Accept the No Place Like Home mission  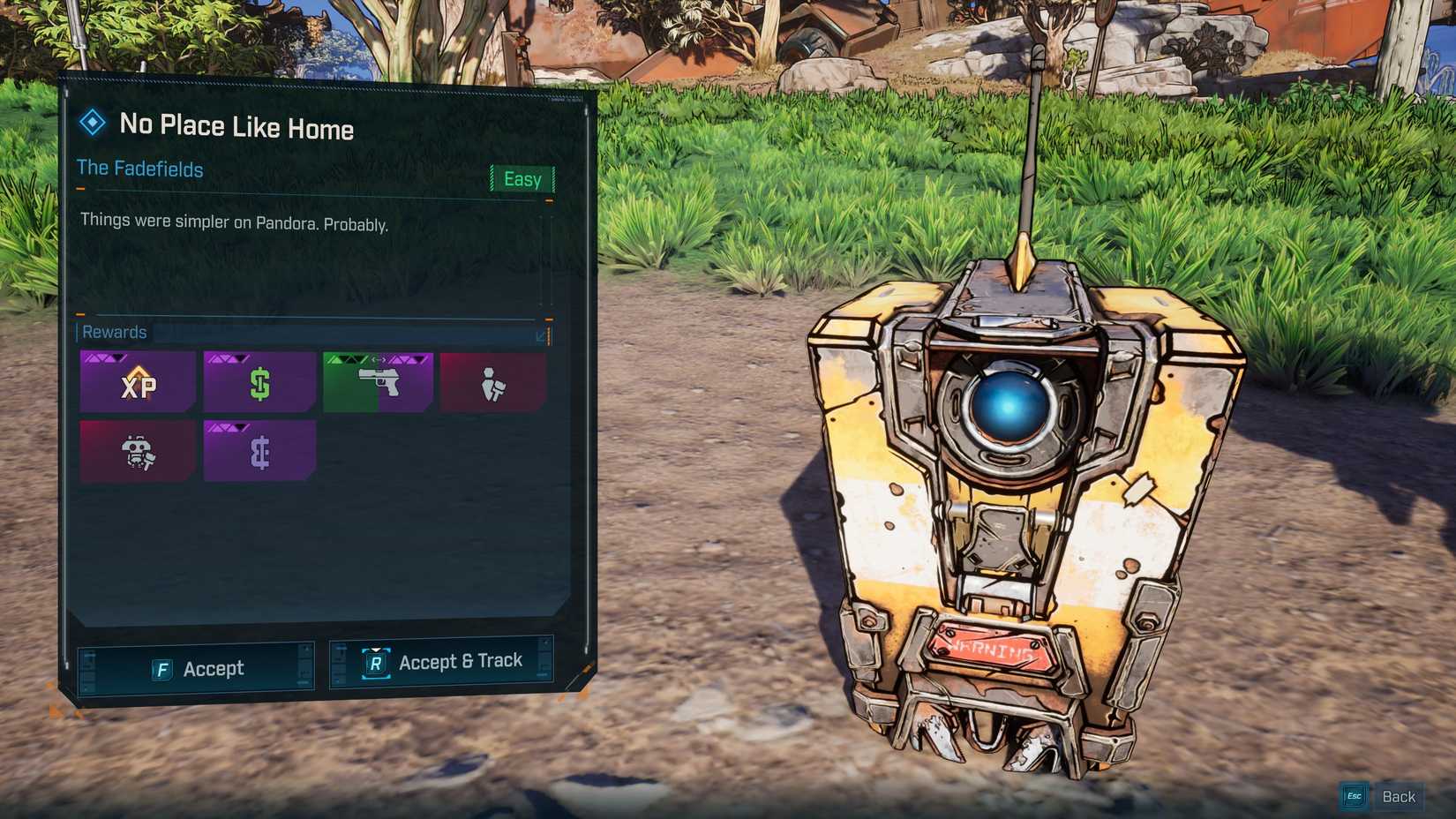(x=196, y=669)
